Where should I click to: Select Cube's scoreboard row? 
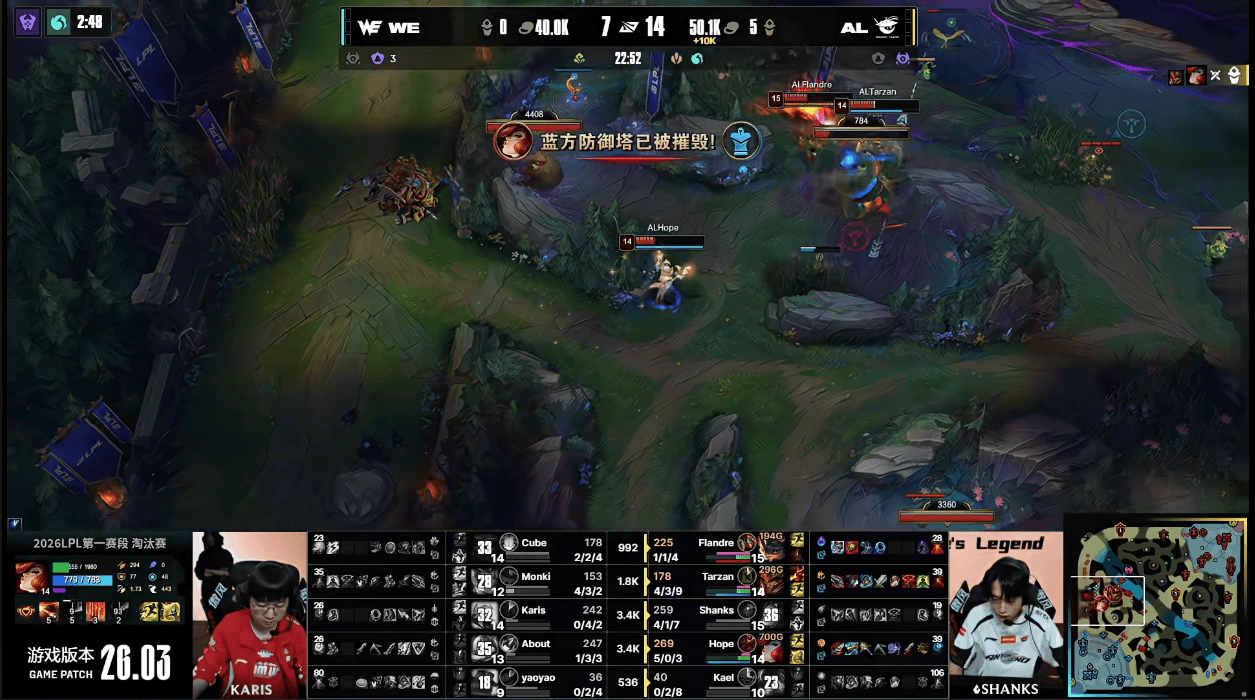(534, 548)
